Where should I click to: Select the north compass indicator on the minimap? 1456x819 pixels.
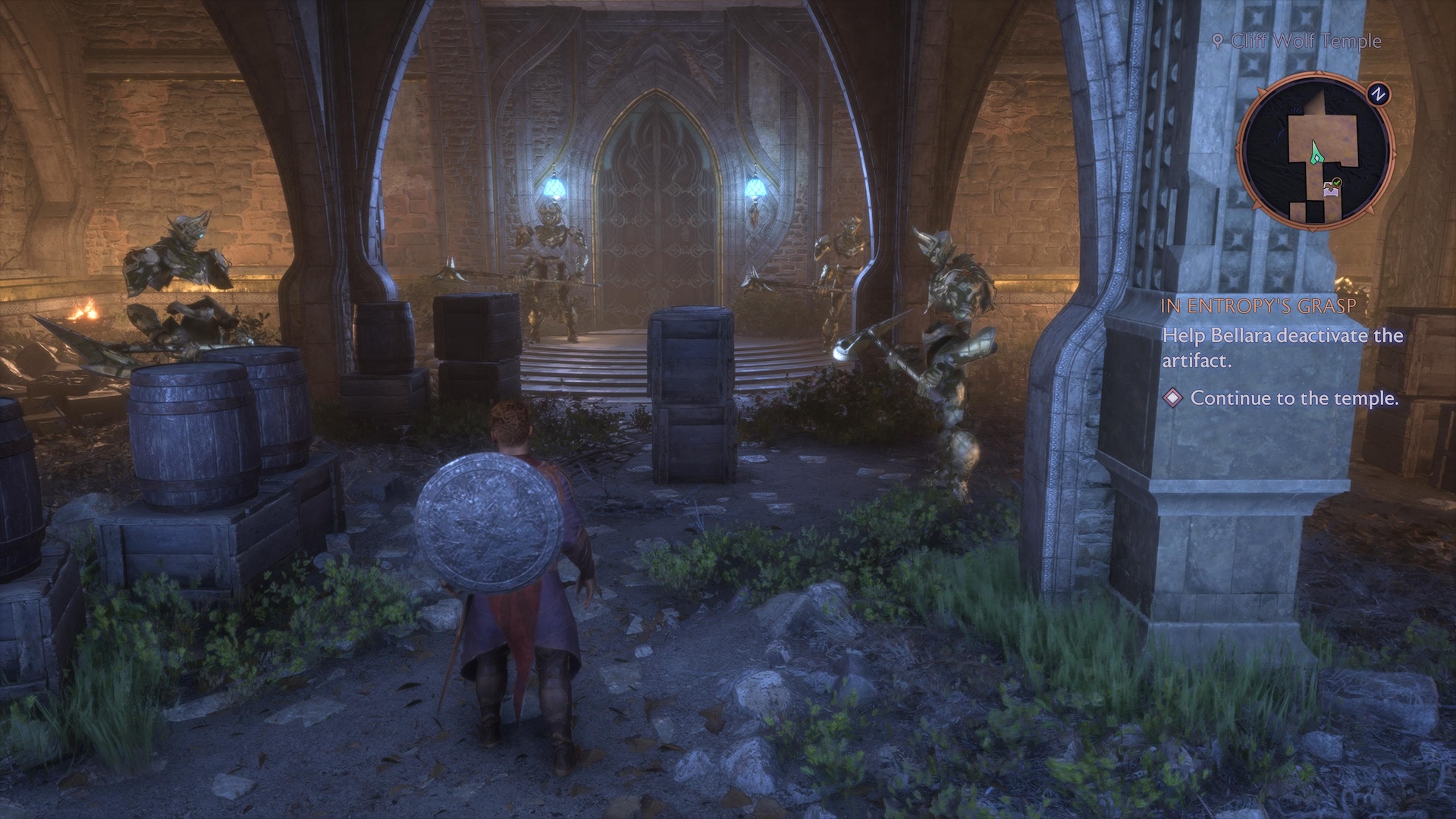(1378, 94)
